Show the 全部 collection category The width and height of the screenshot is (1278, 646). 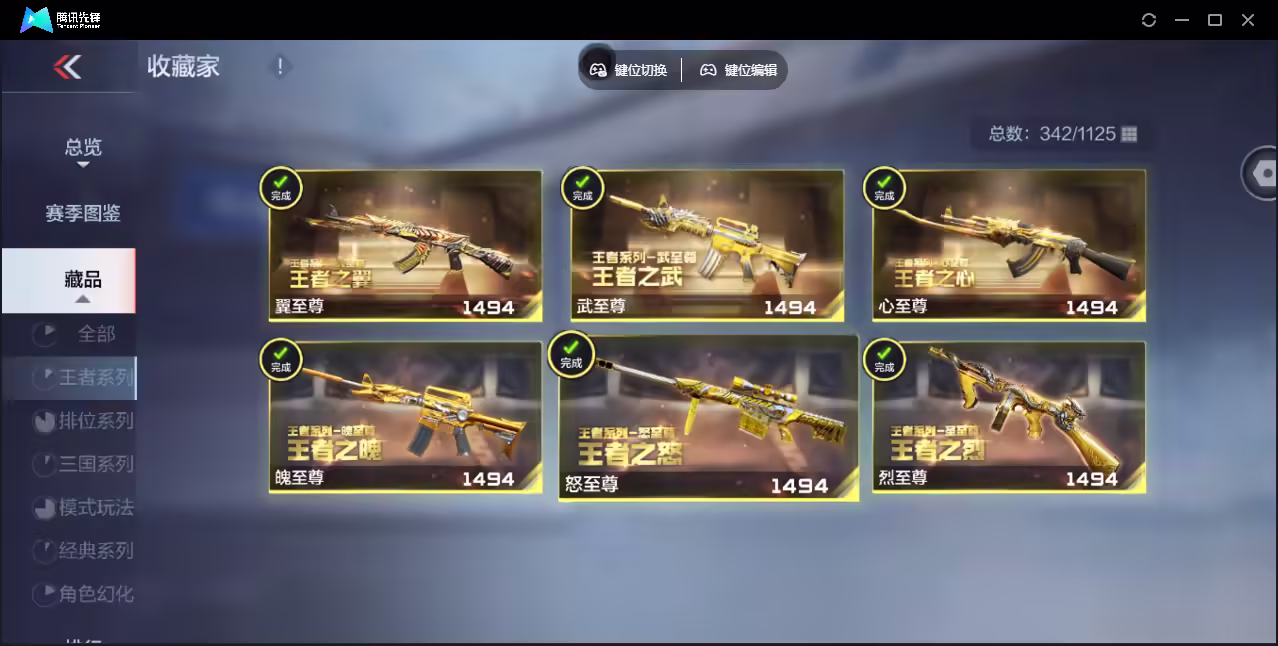click(x=96, y=334)
